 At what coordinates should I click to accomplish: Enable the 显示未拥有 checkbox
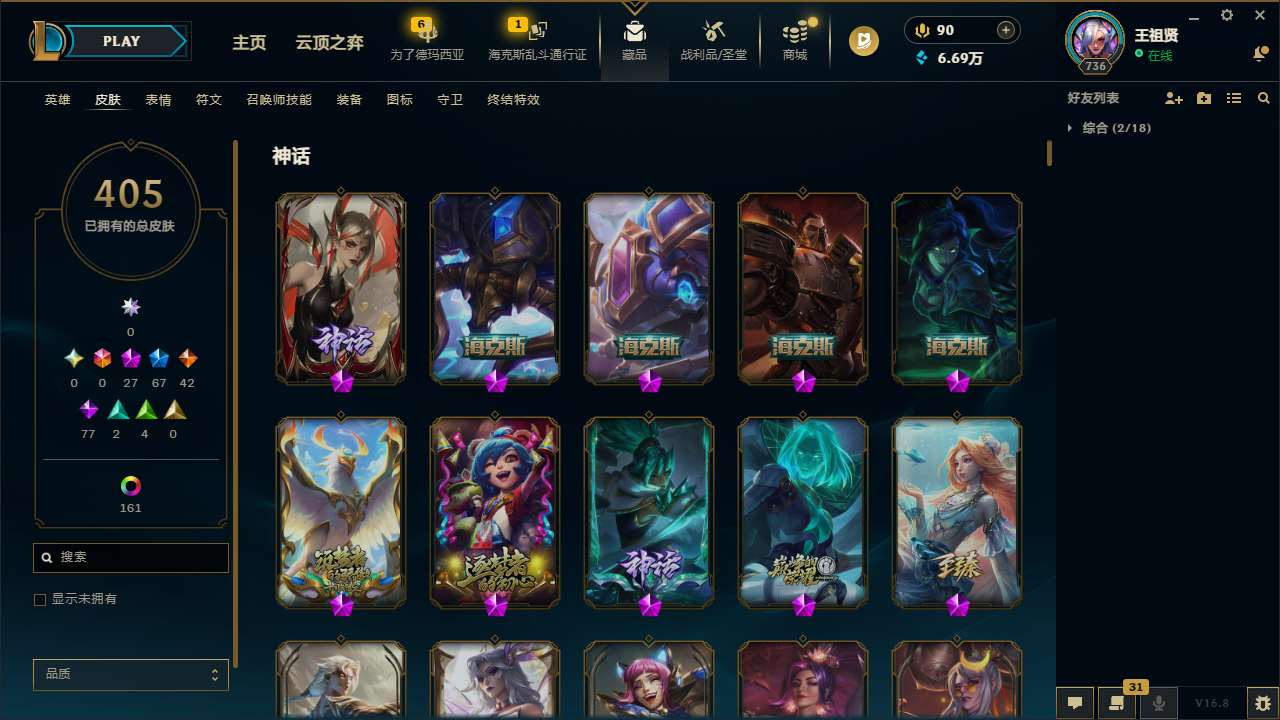tap(40, 599)
